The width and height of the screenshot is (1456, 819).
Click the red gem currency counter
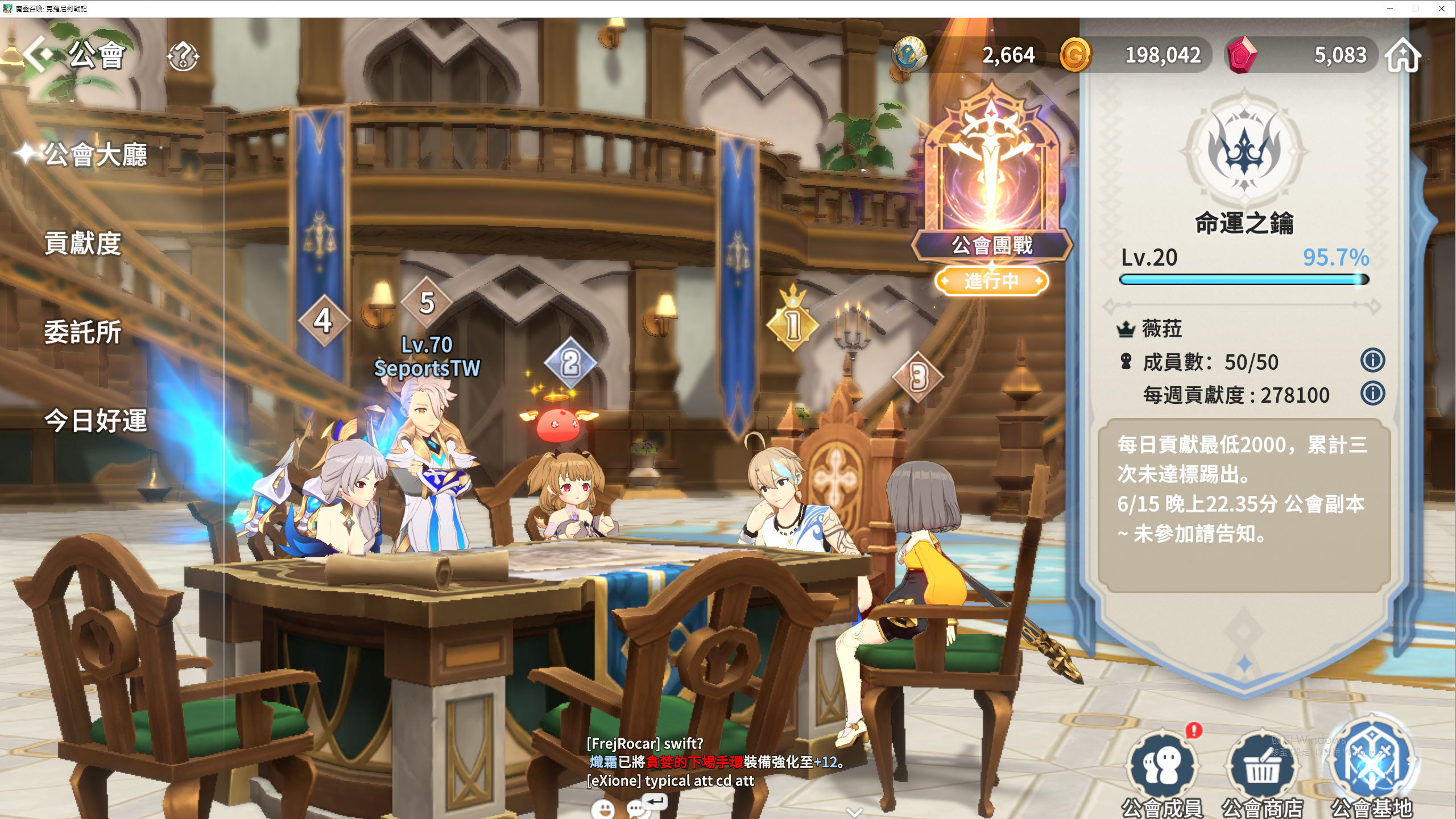[x=1302, y=55]
